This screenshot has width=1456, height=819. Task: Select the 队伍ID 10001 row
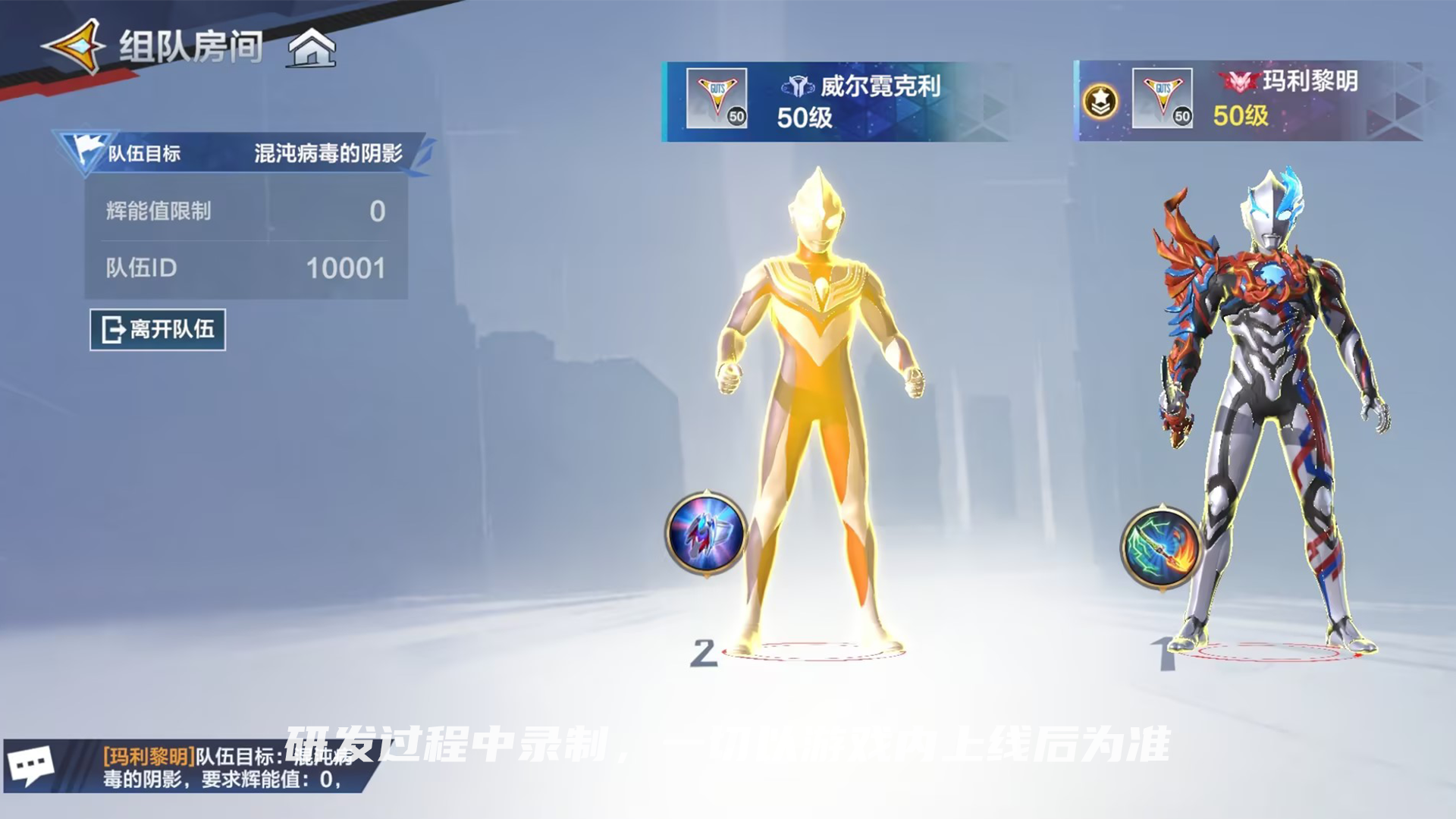point(243,269)
